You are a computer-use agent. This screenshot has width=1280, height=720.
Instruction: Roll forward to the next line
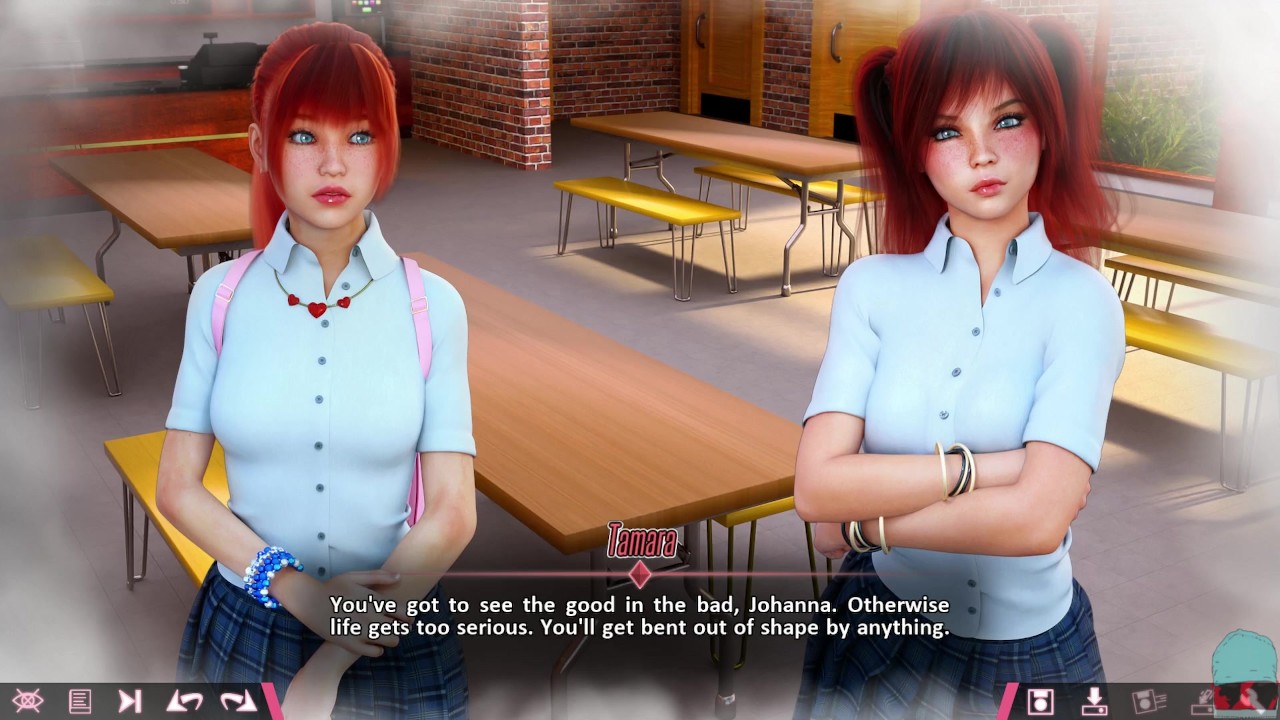pos(238,701)
